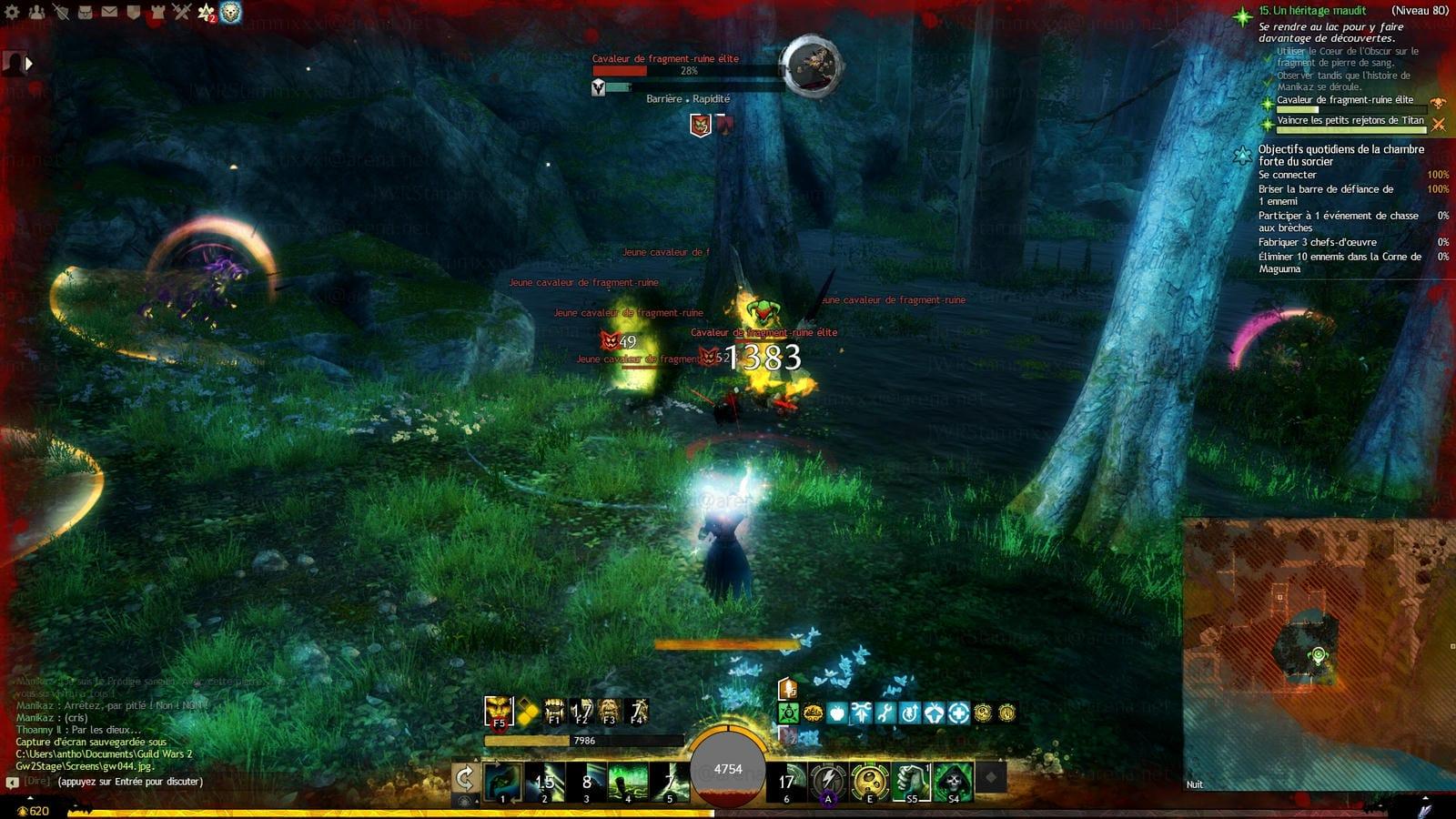Open the crossed-swords PvP panel

coord(182,12)
